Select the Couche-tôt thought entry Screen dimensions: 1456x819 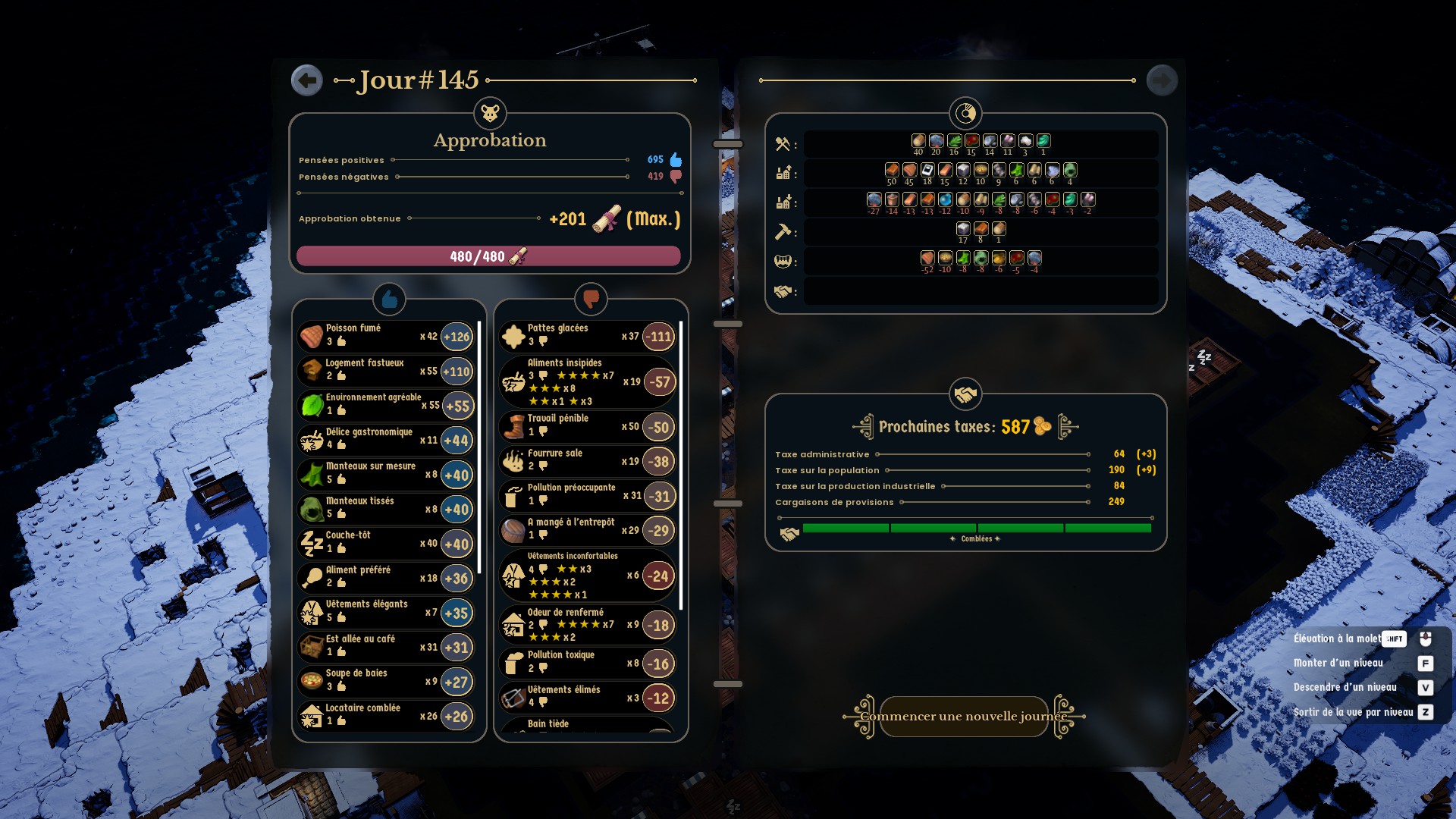tap(385, 543)
